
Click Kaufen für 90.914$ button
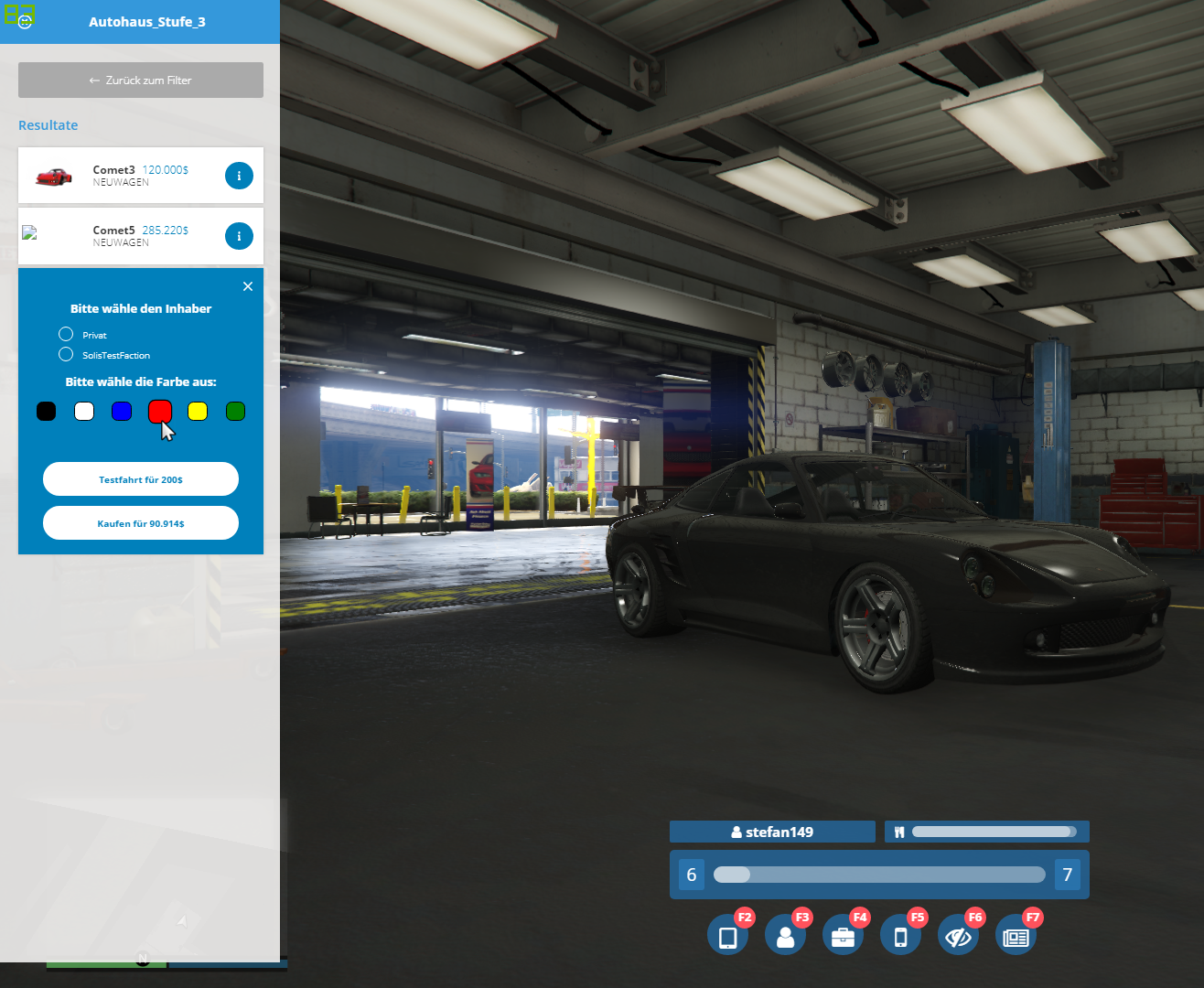click(141, 523)
